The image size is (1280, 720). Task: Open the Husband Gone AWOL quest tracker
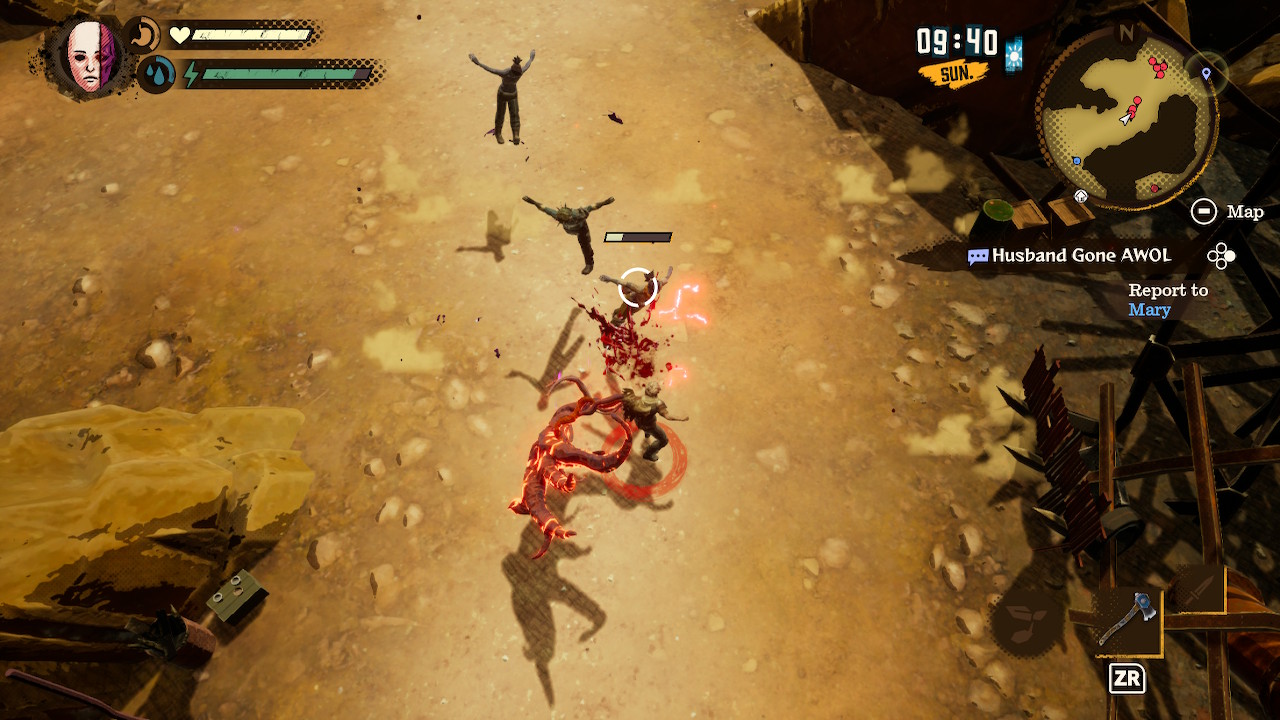[x=1081, y=256]
